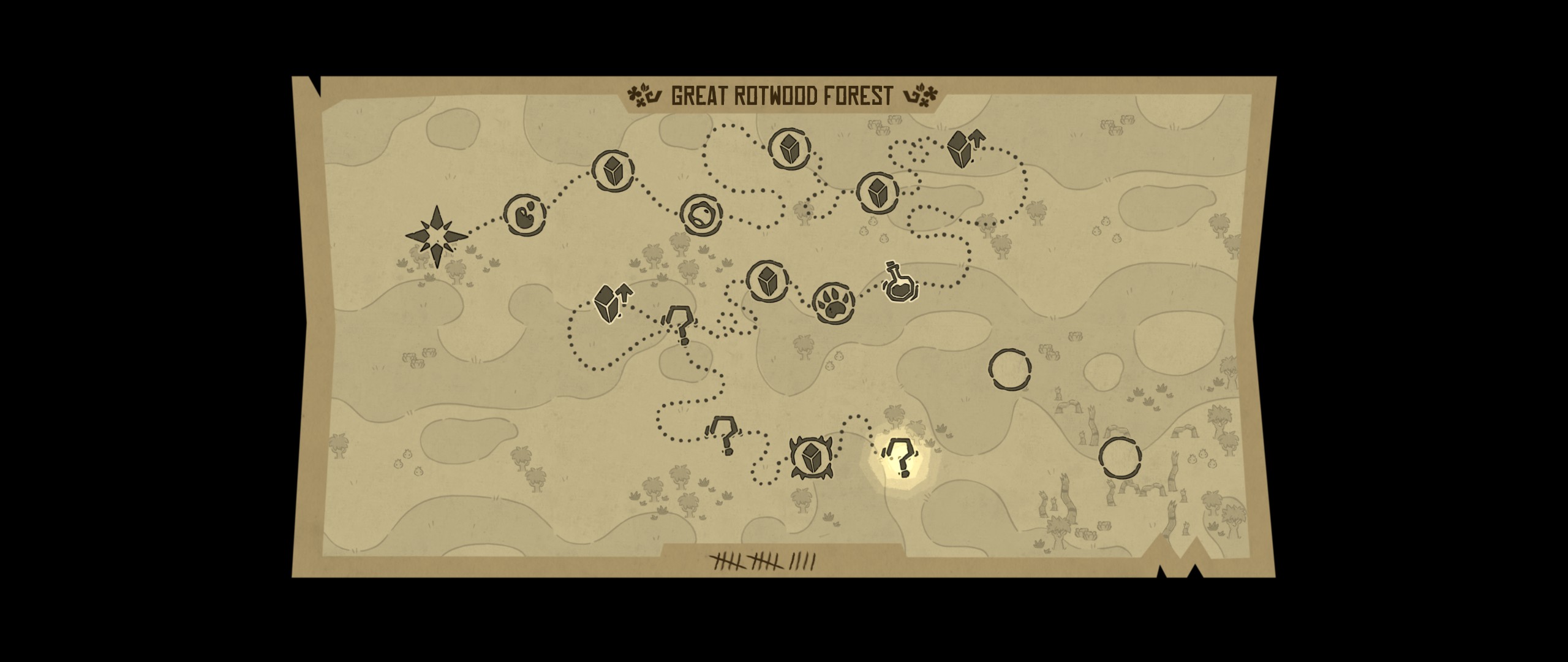Click the Great Rotwood Forest title banner
The image size is (1568, 662).
click(x=781, y=93)
